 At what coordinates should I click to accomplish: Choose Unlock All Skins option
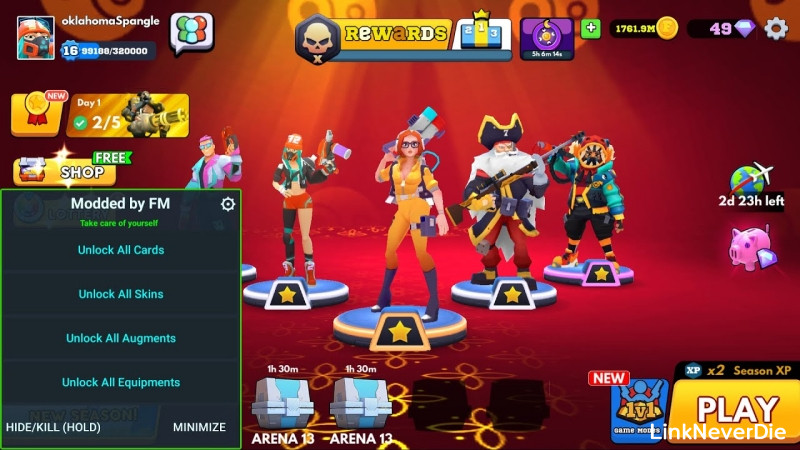(x=121, y=294)
